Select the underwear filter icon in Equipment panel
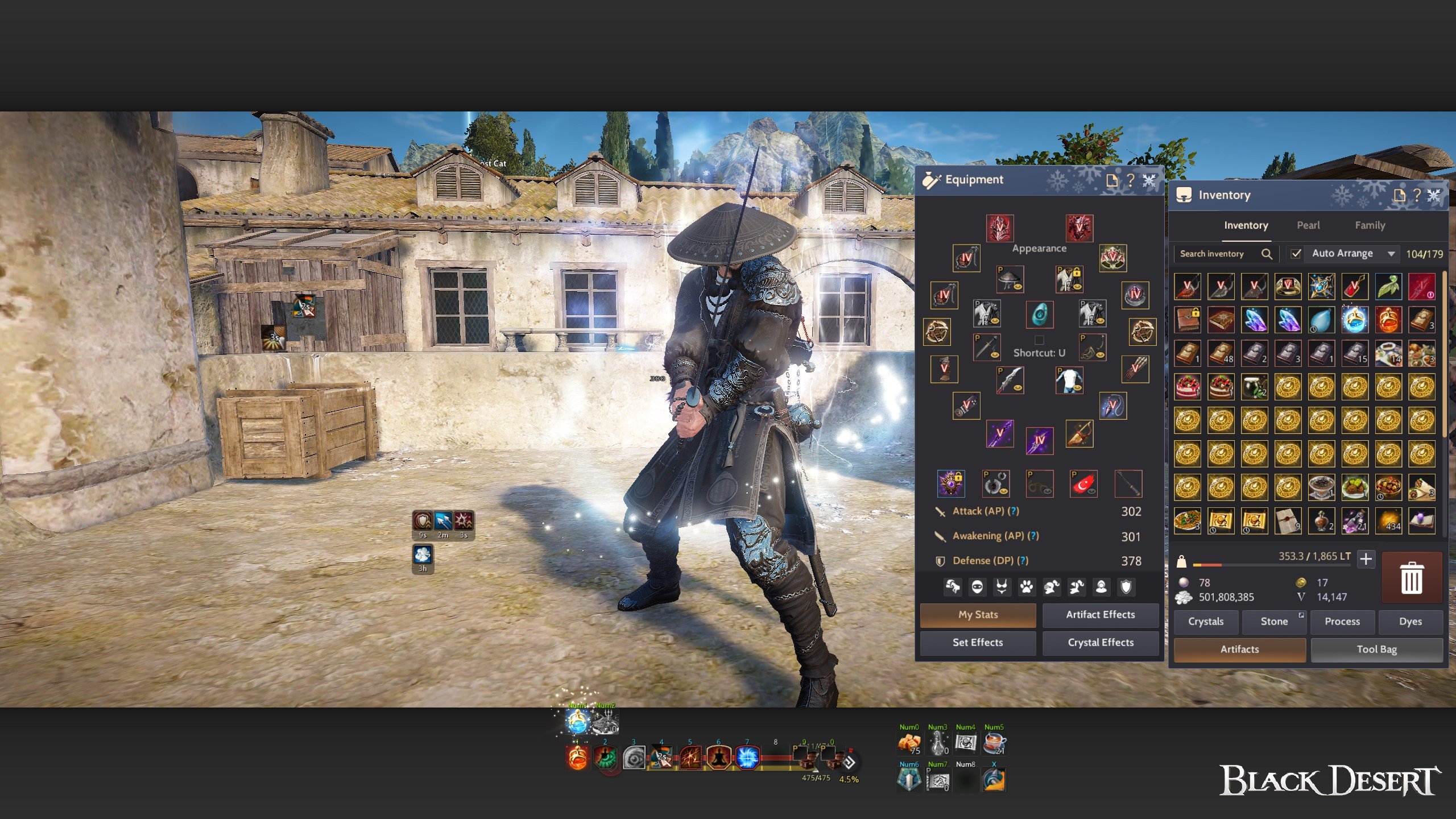Image resolution: width=1456 pixels, height=819 pixels. pos(1002,587)
